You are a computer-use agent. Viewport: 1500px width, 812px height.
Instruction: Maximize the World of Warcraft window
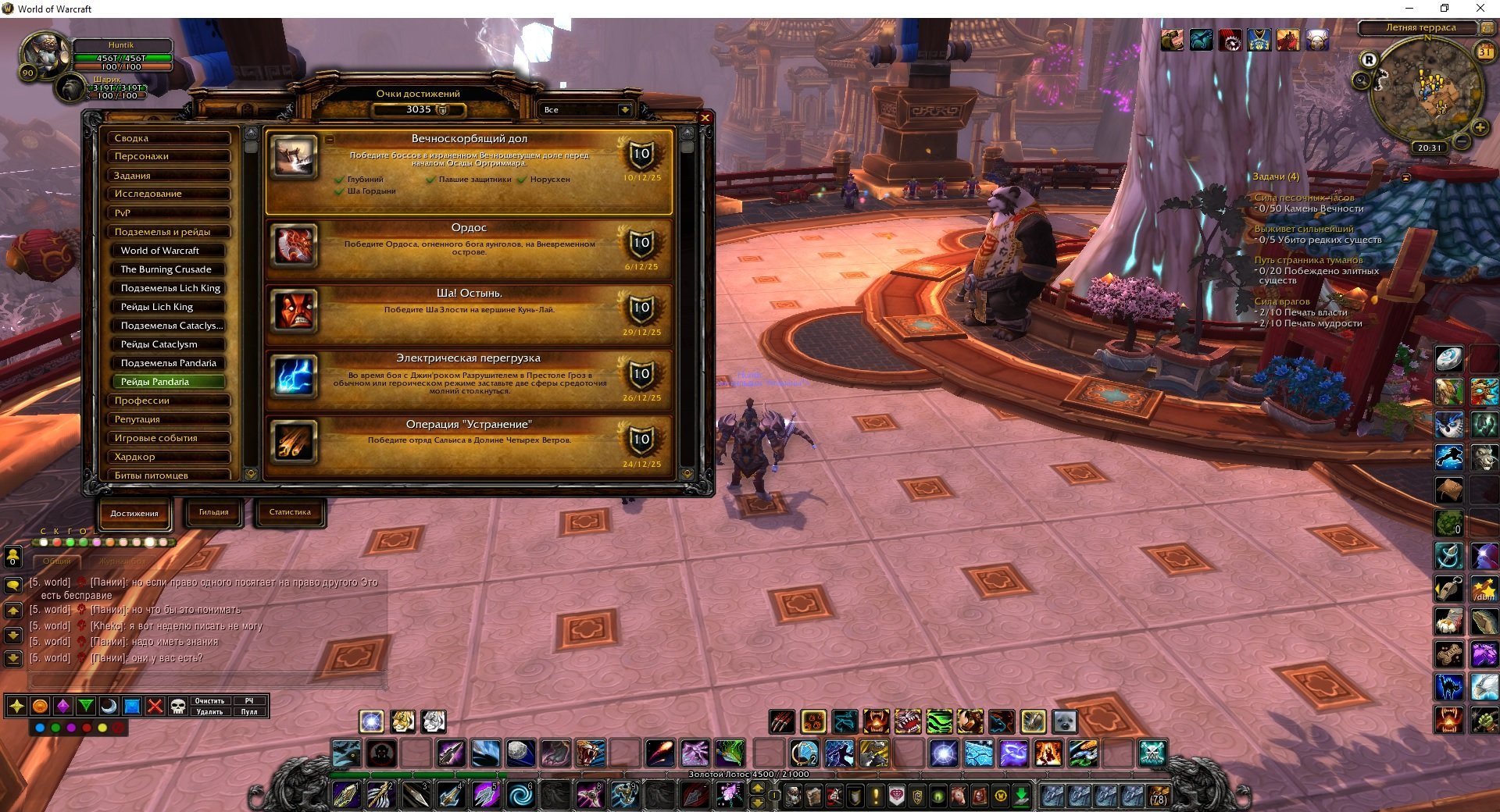coord(1444,9)
